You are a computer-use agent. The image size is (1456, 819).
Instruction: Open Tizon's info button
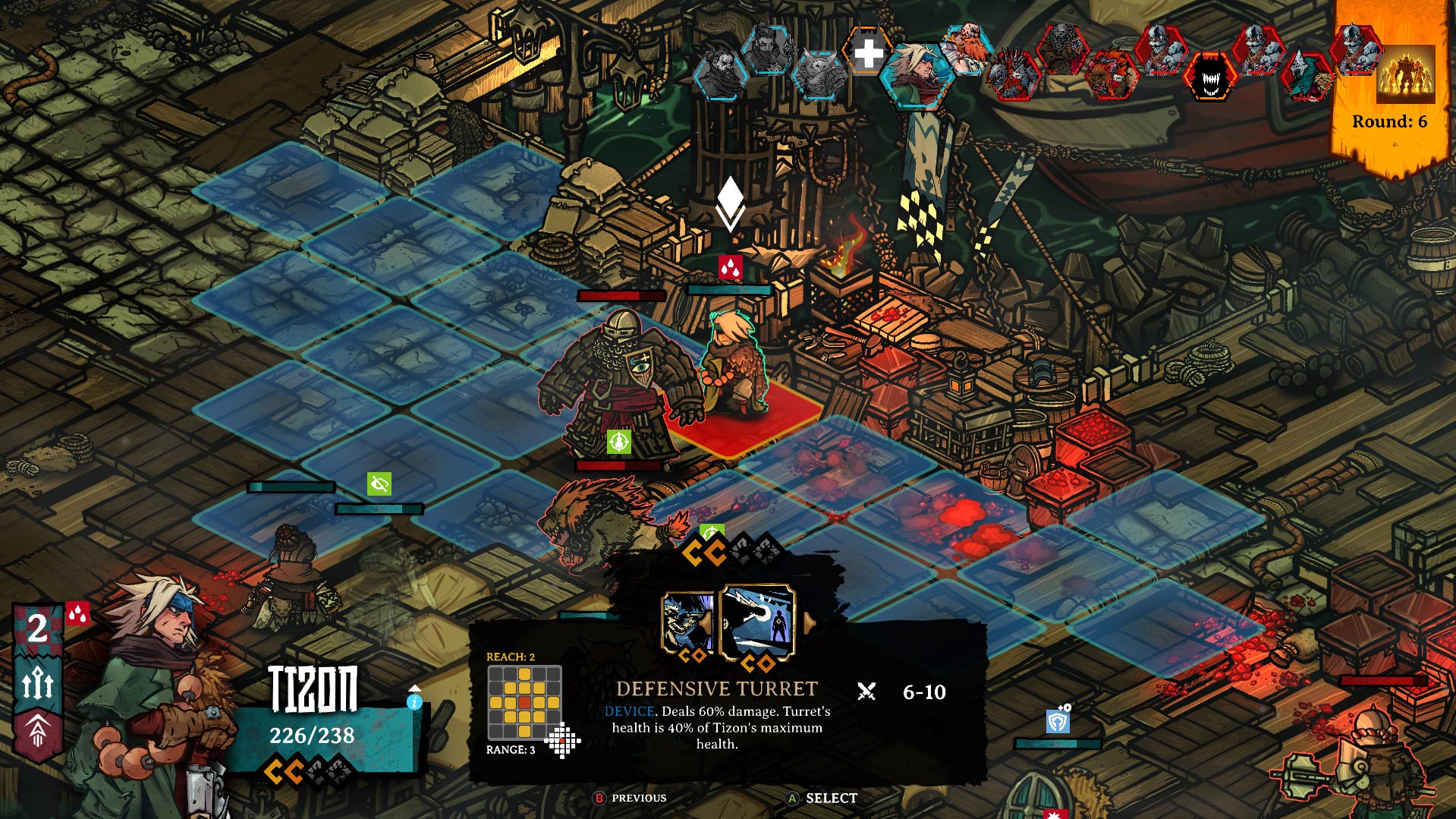coord(414,701)
